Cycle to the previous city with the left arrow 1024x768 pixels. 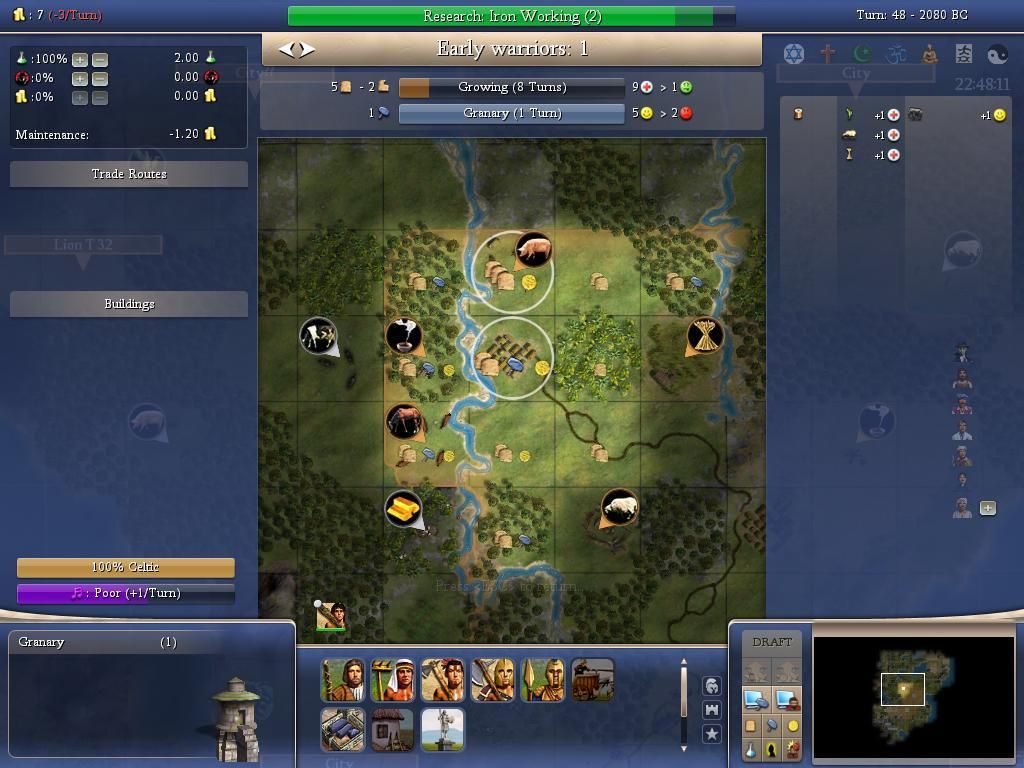286,49
